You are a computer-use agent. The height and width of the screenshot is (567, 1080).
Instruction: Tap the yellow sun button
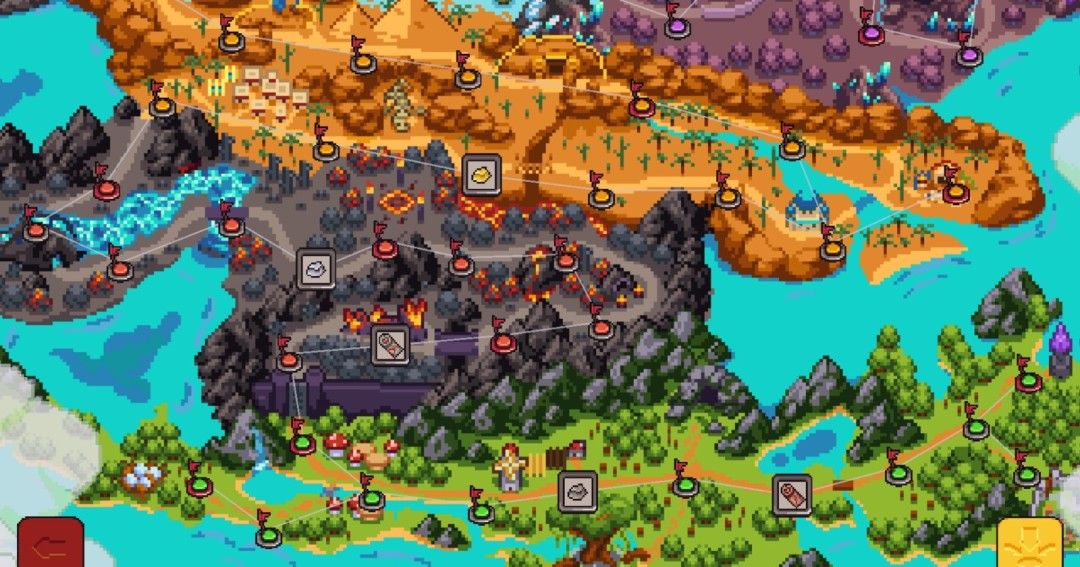pos(1029,543)
